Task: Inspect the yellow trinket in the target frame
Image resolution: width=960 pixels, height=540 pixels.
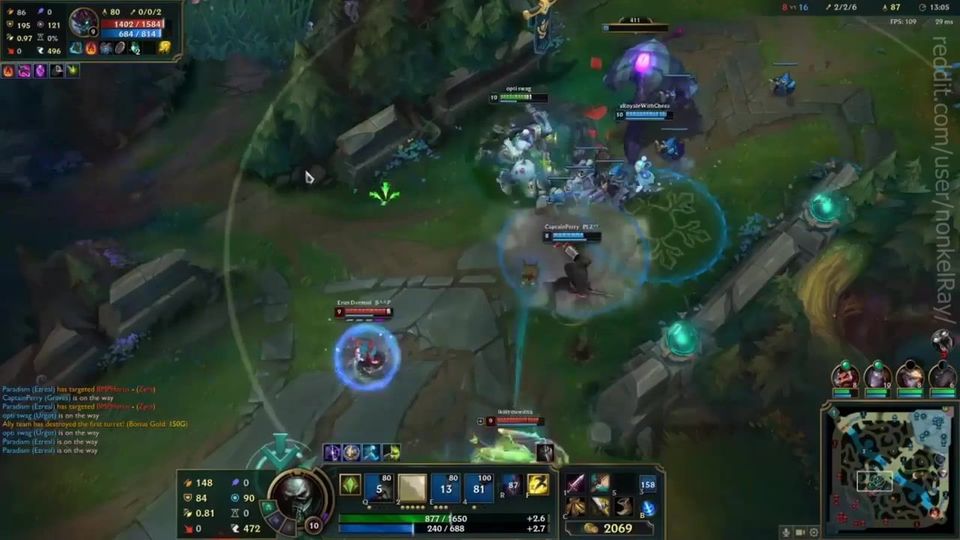Action: (x=164, y=47)
